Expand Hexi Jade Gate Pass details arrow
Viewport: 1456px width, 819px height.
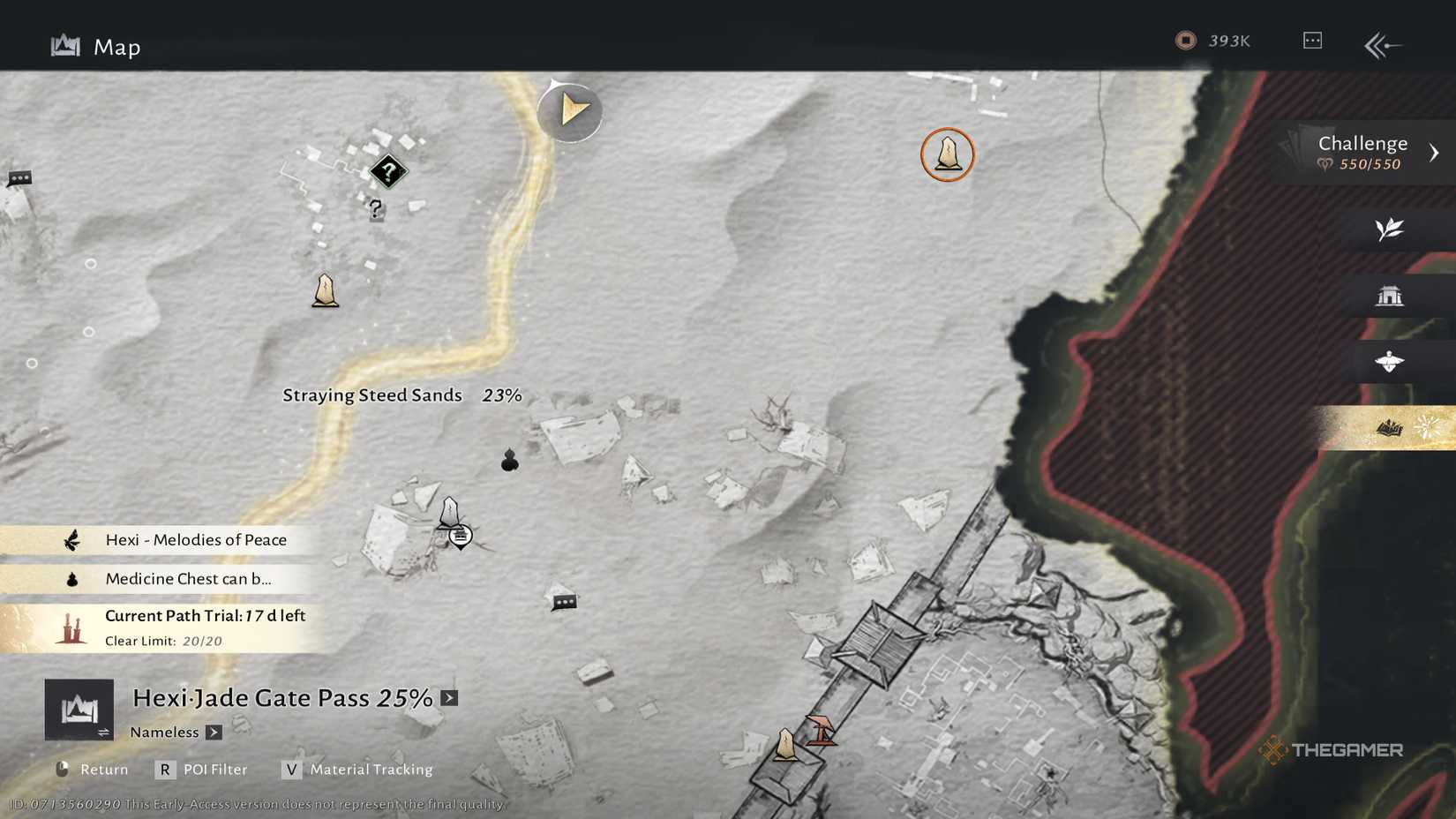(x=448, y=697)
